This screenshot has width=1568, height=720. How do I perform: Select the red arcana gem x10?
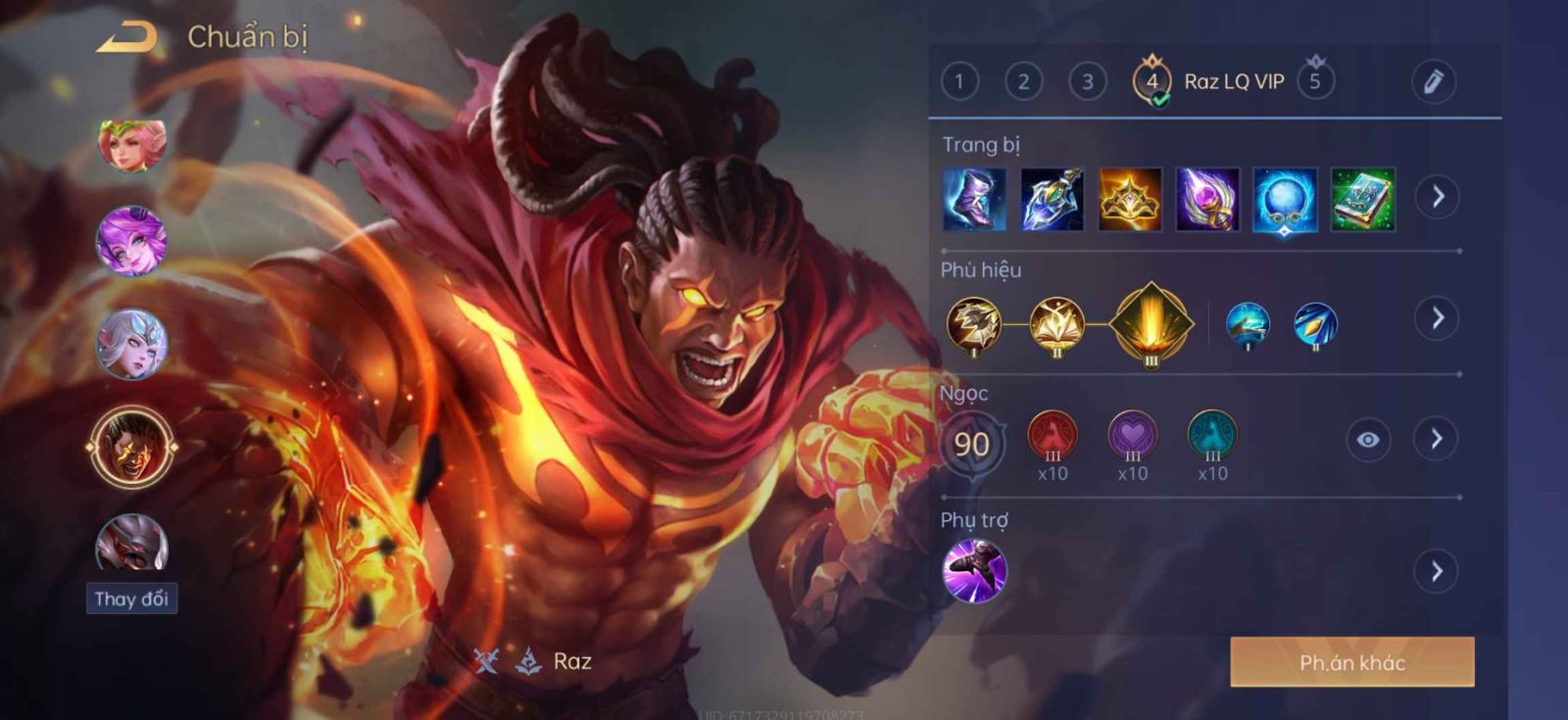[1053, 437]
